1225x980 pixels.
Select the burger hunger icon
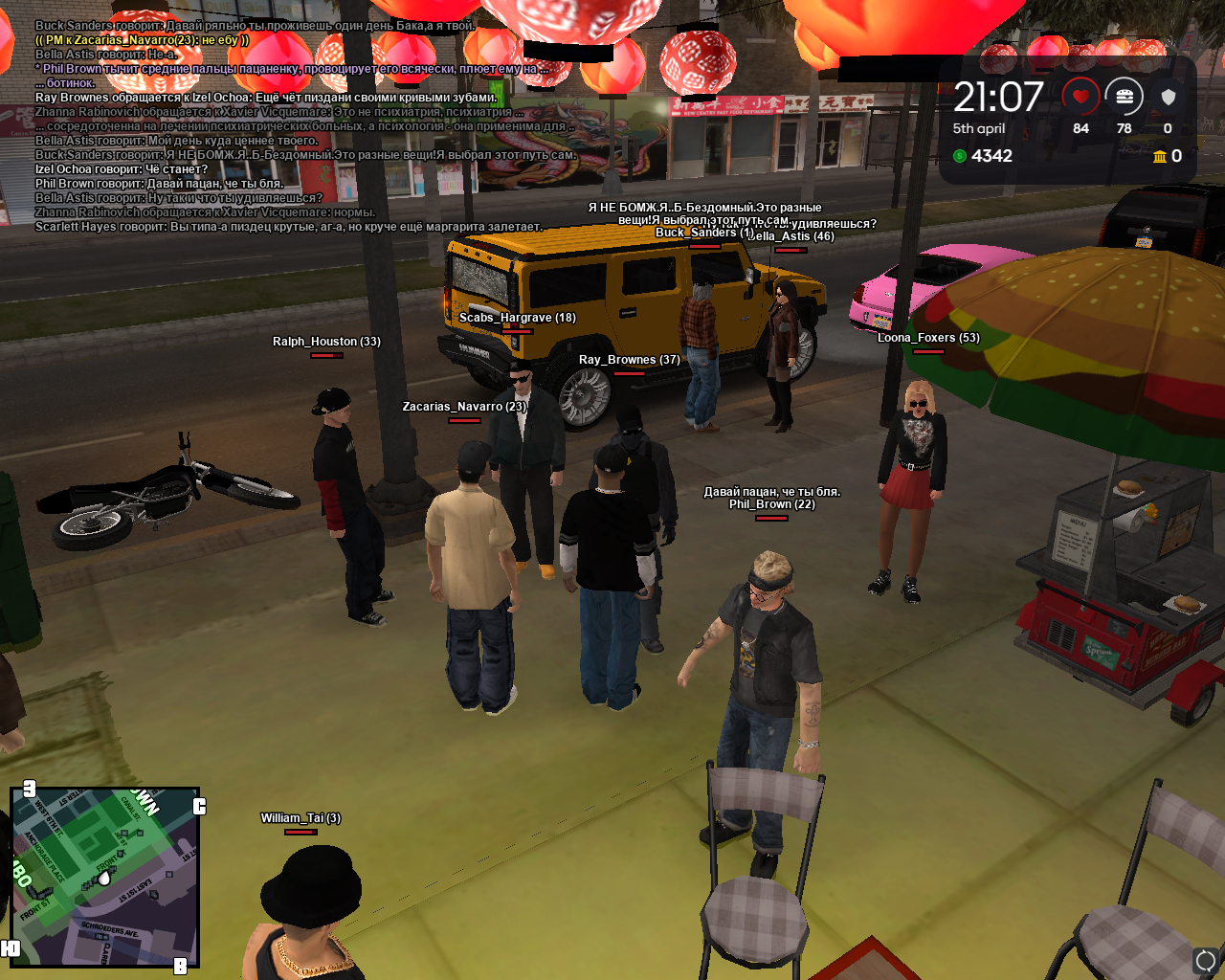(x=1124, y=97)
